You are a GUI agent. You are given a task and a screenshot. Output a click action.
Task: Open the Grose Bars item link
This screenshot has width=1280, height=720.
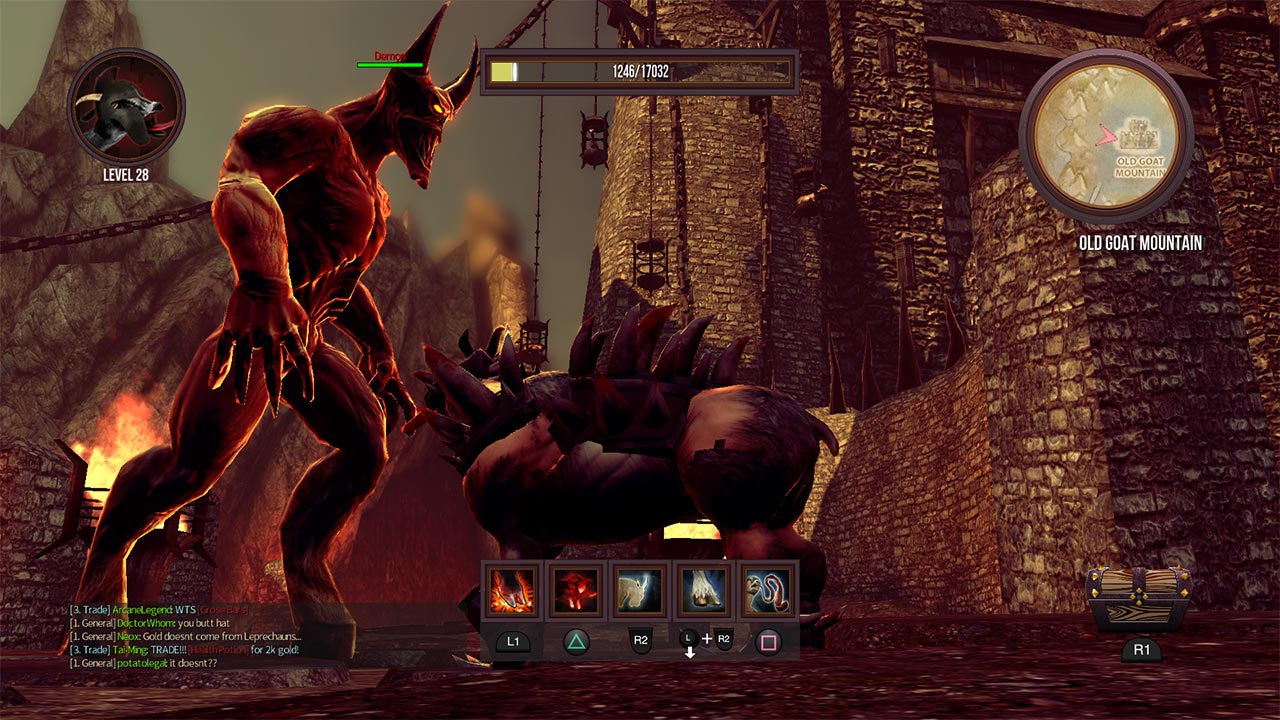pos(223,610)
